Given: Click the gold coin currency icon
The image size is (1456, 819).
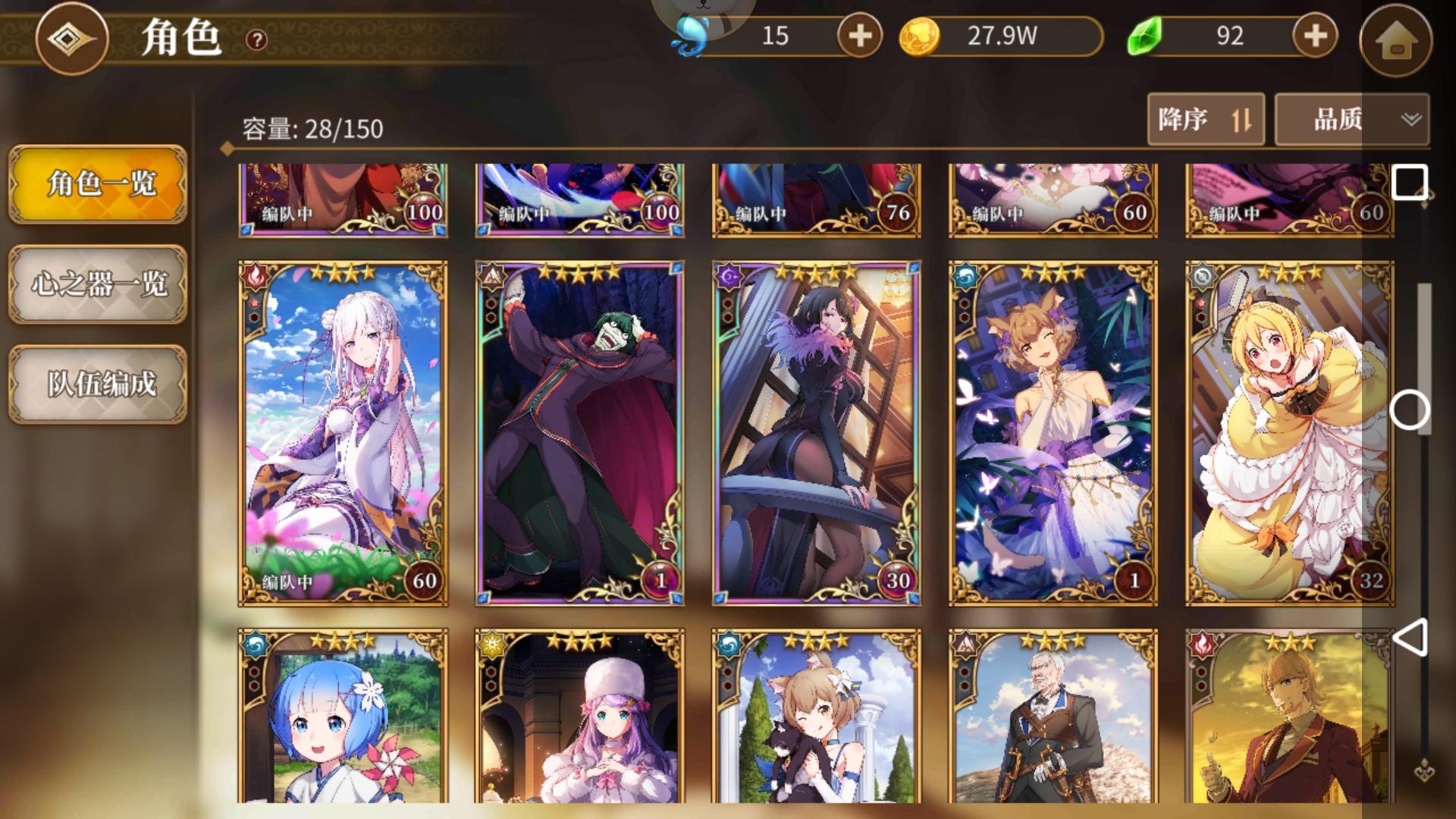Looking at the screenshot, I should point(920,35).
